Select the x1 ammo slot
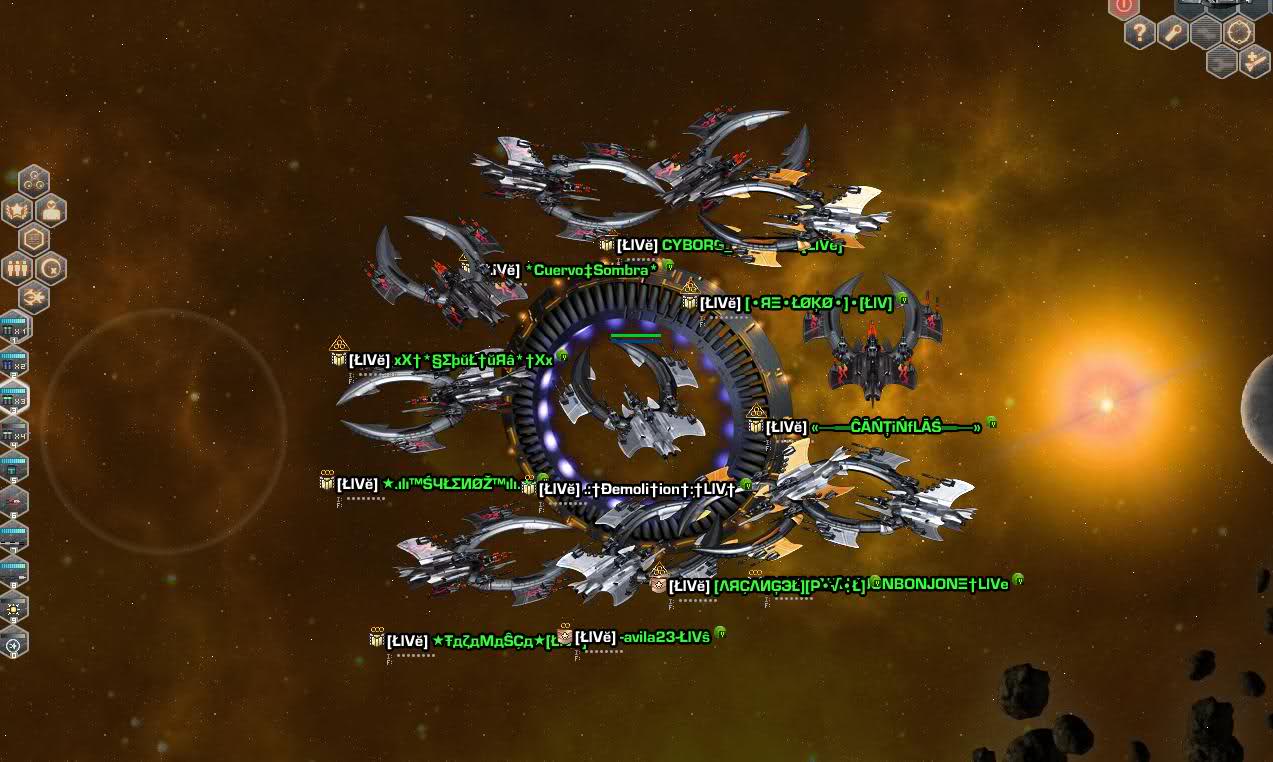This screenshot has width=1273, height=762. pyautogui.click(x=14, y=327)
